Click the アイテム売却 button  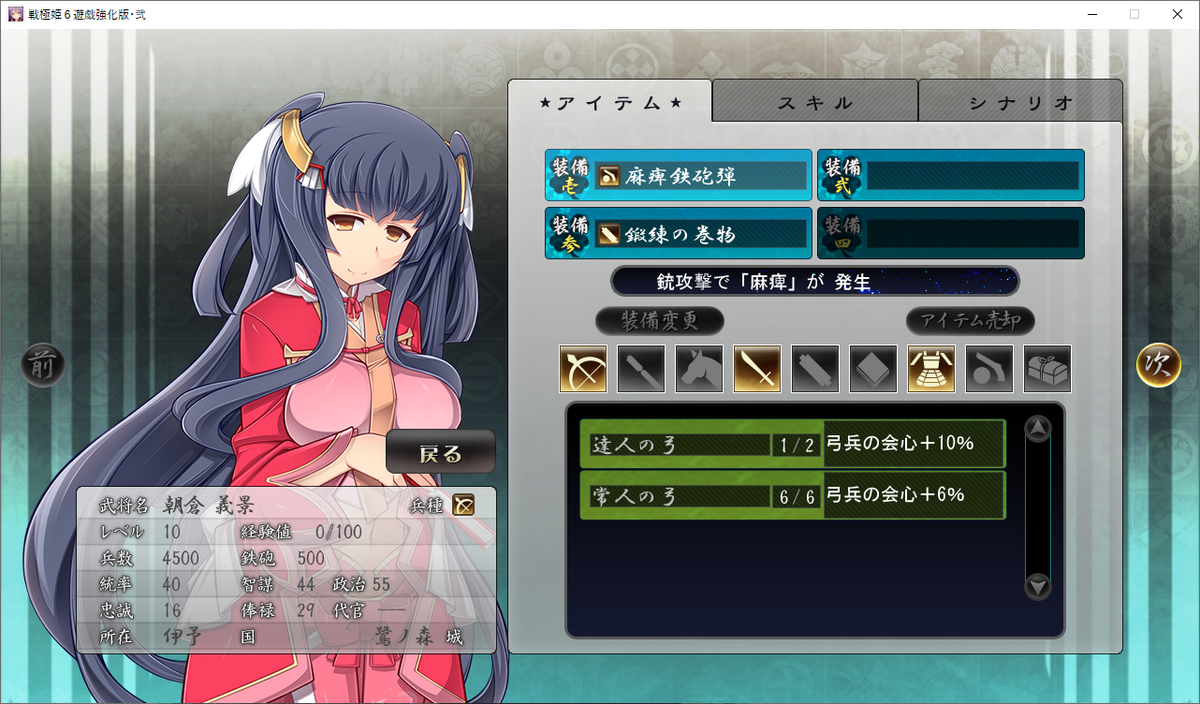(969, 321)
